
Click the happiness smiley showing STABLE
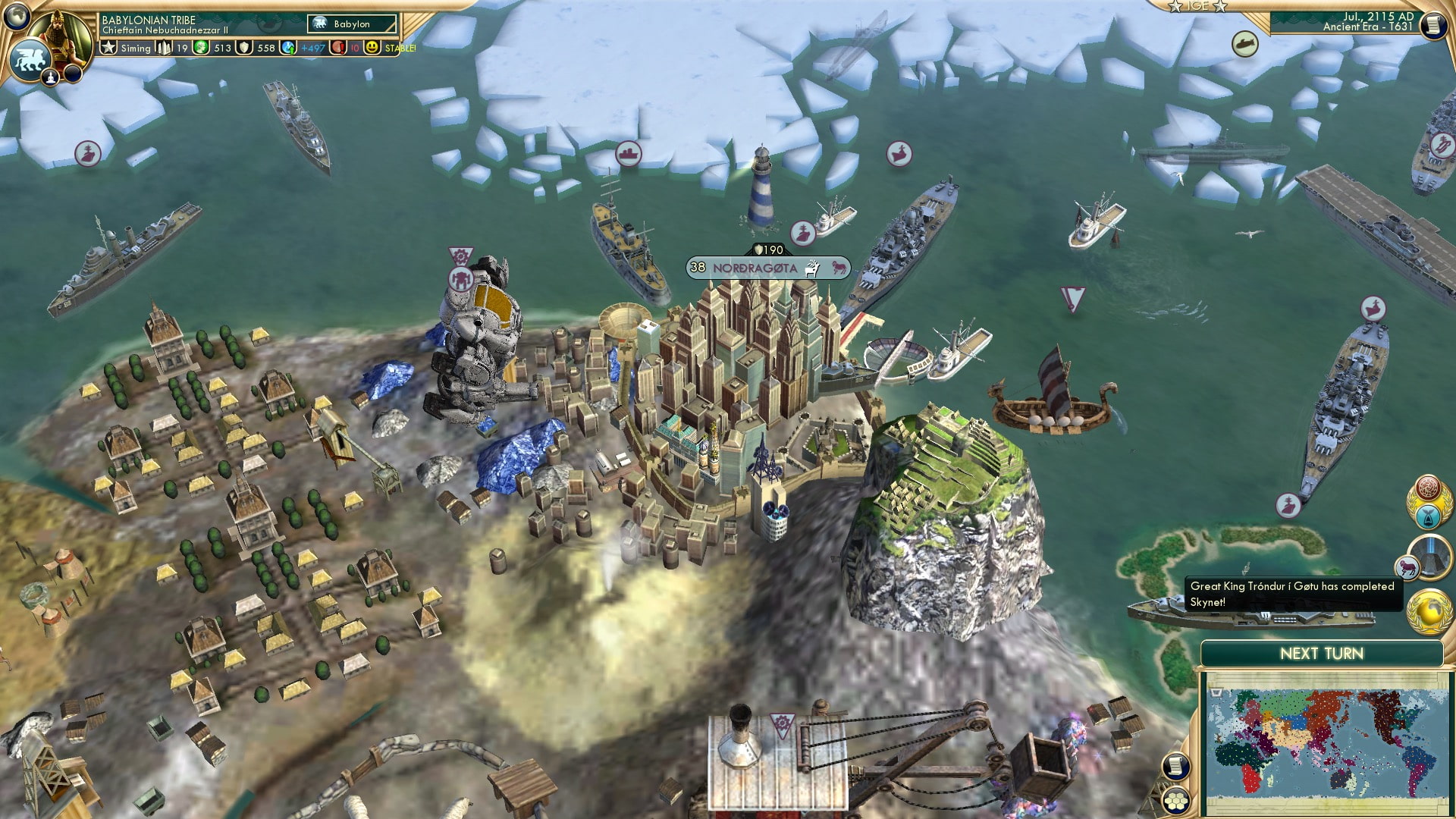pos(372,47)
